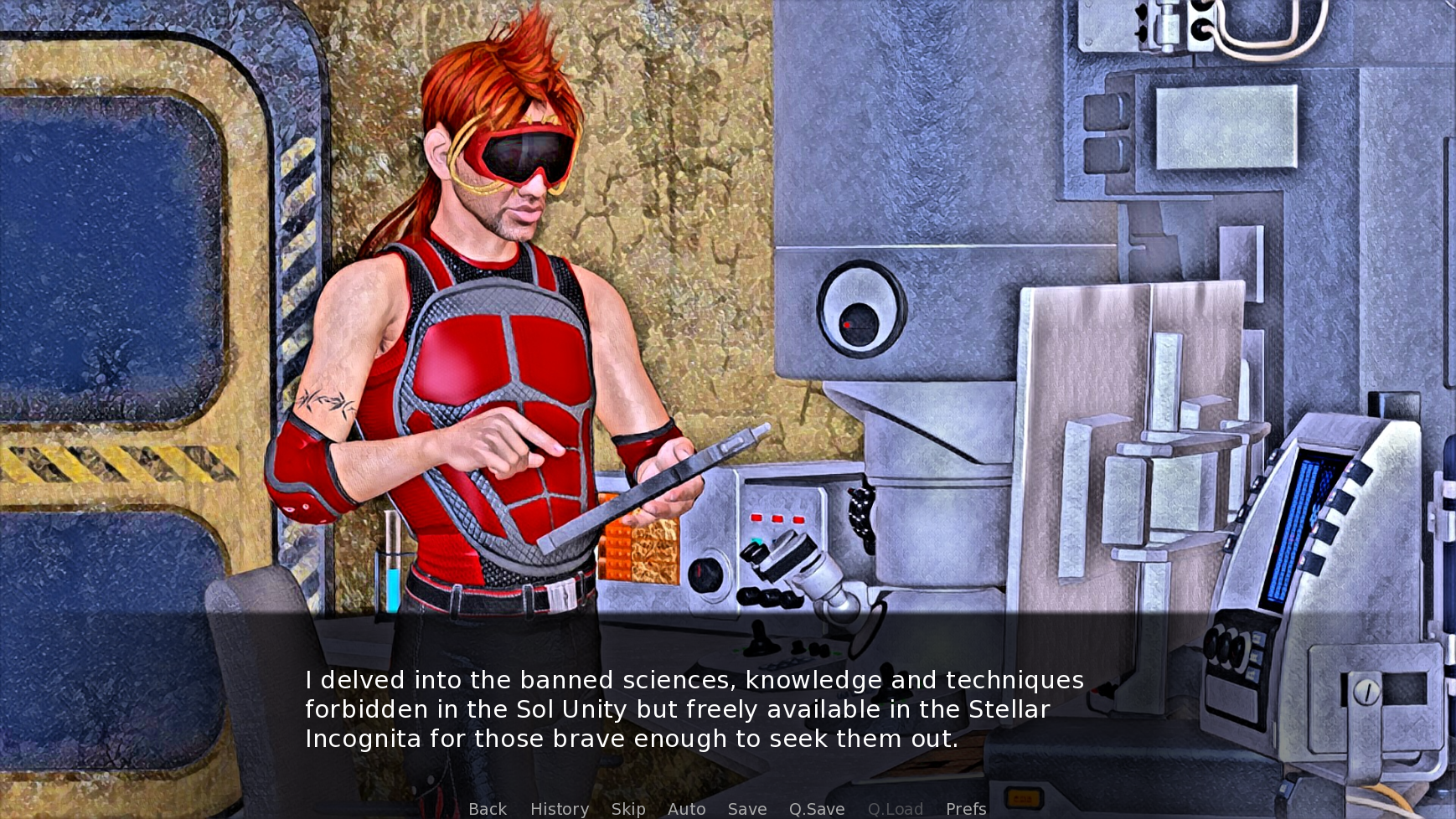Open the dialogue History log
This screenshot has height=819, width=1456.
(x=560, y=809)
